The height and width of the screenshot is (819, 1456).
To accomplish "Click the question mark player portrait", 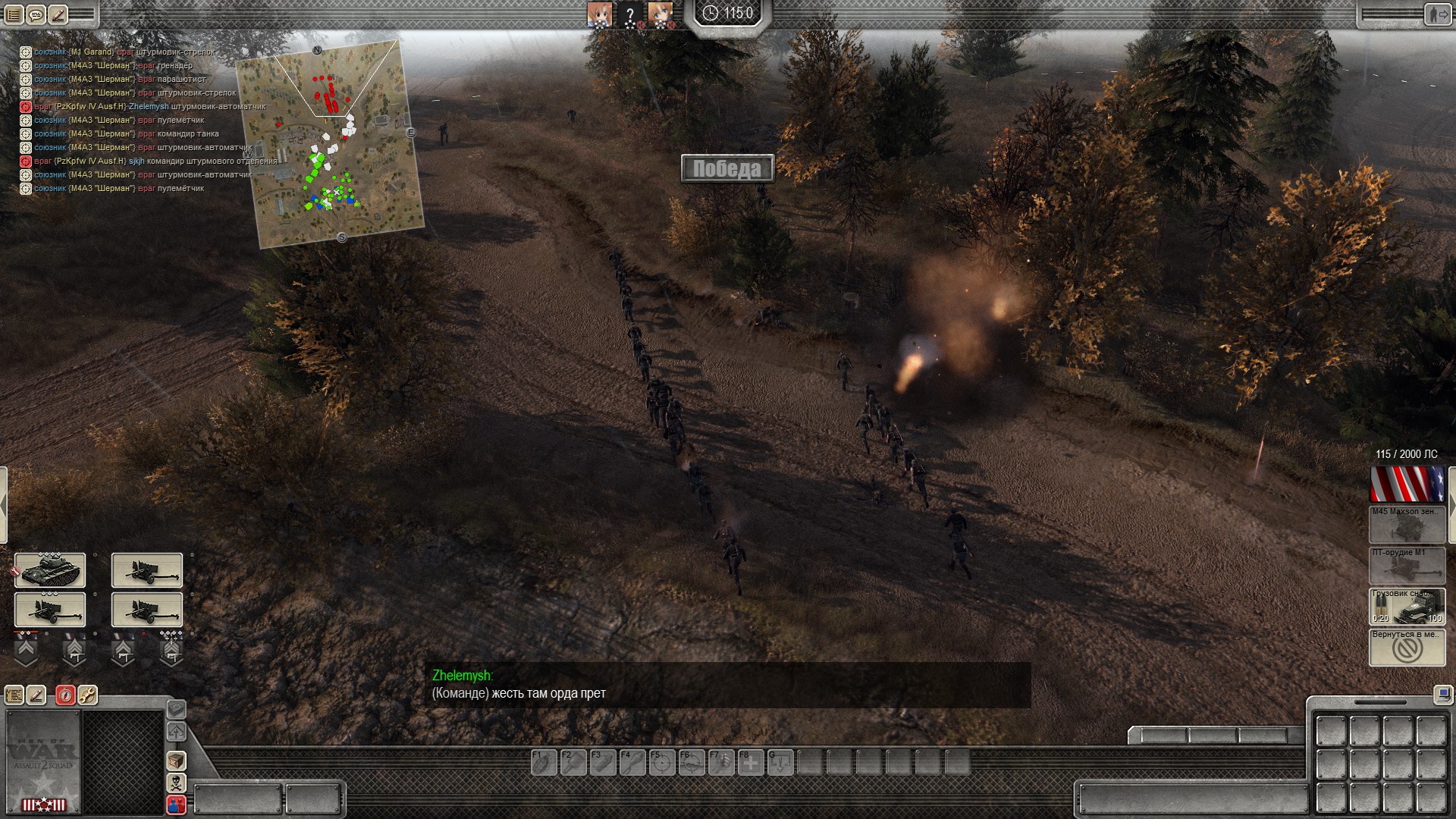I will [x=630, y=15].
